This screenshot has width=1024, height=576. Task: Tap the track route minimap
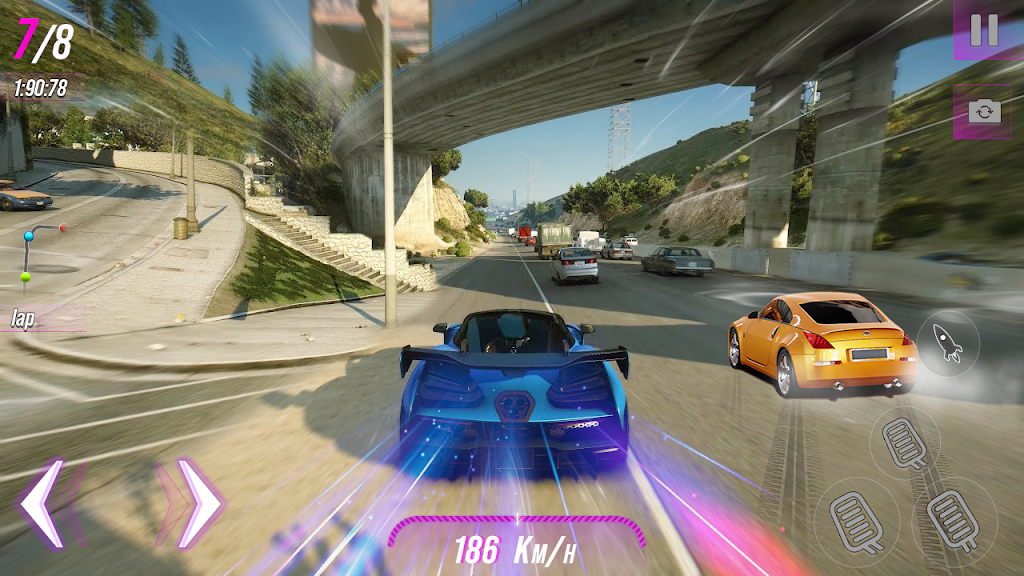click(40, 253)
